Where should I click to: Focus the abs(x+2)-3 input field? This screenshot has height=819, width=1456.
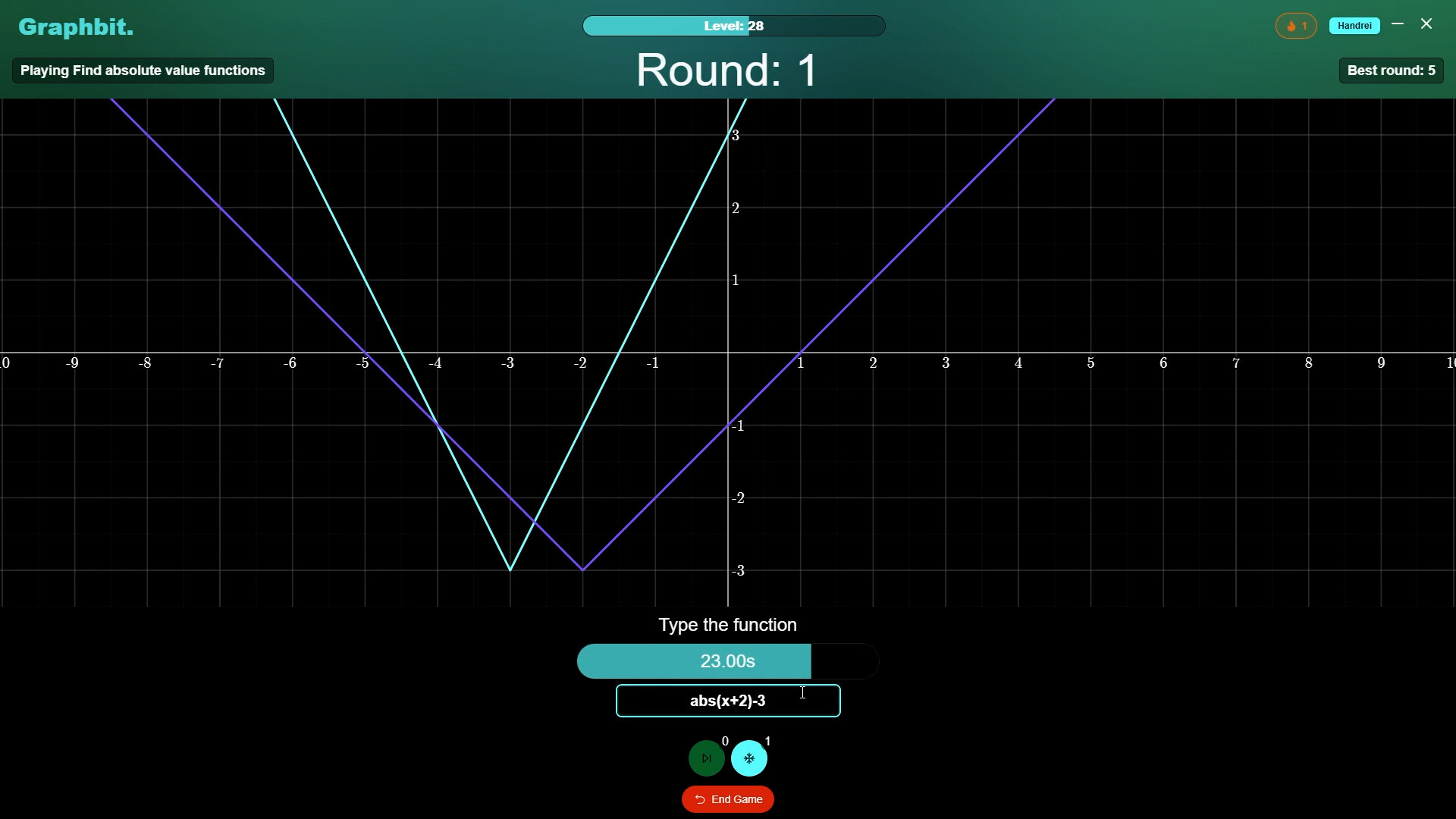click(727, 701)
